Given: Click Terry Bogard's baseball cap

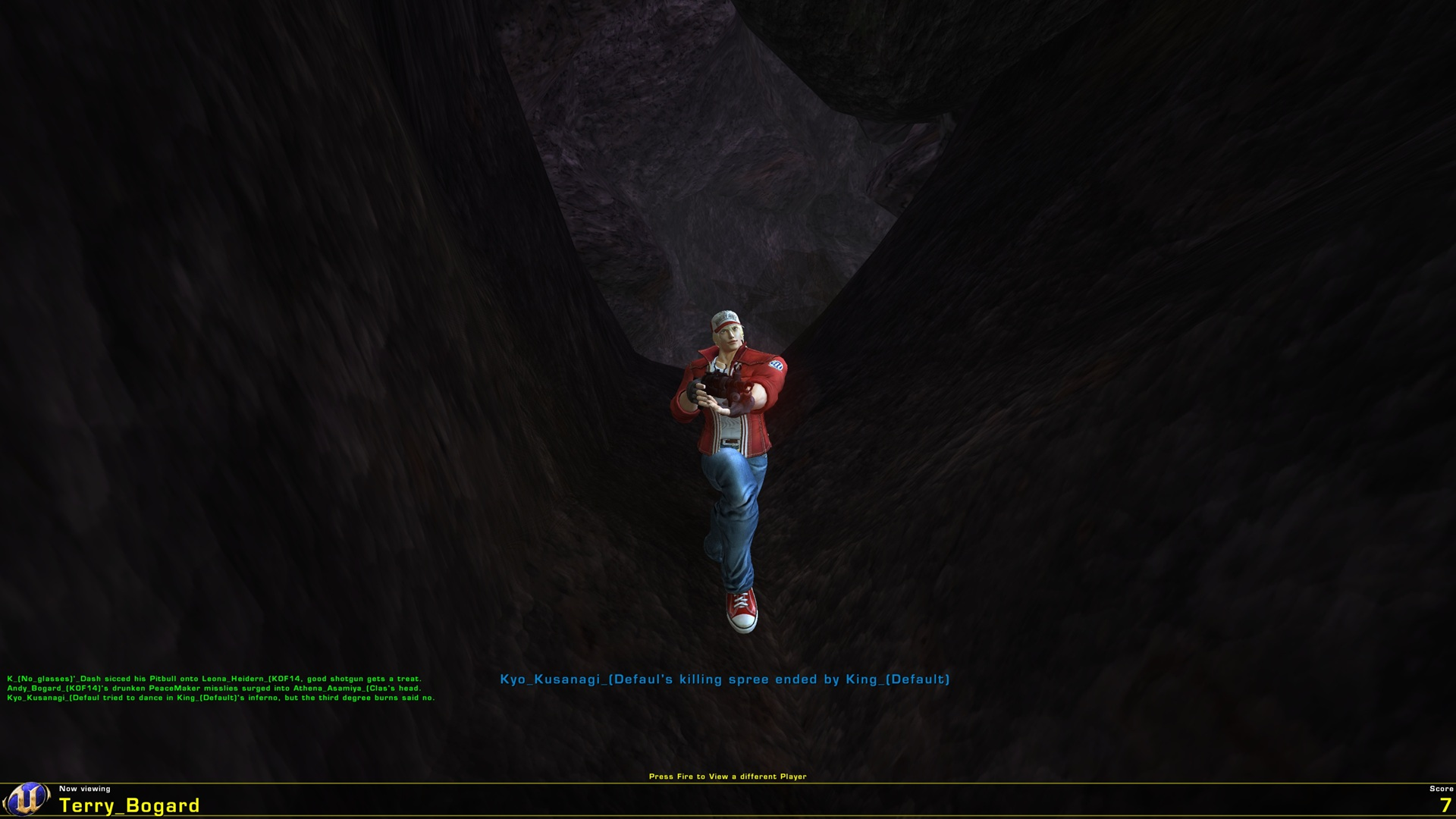Looking at the screenshot, I should coord(726,317).
